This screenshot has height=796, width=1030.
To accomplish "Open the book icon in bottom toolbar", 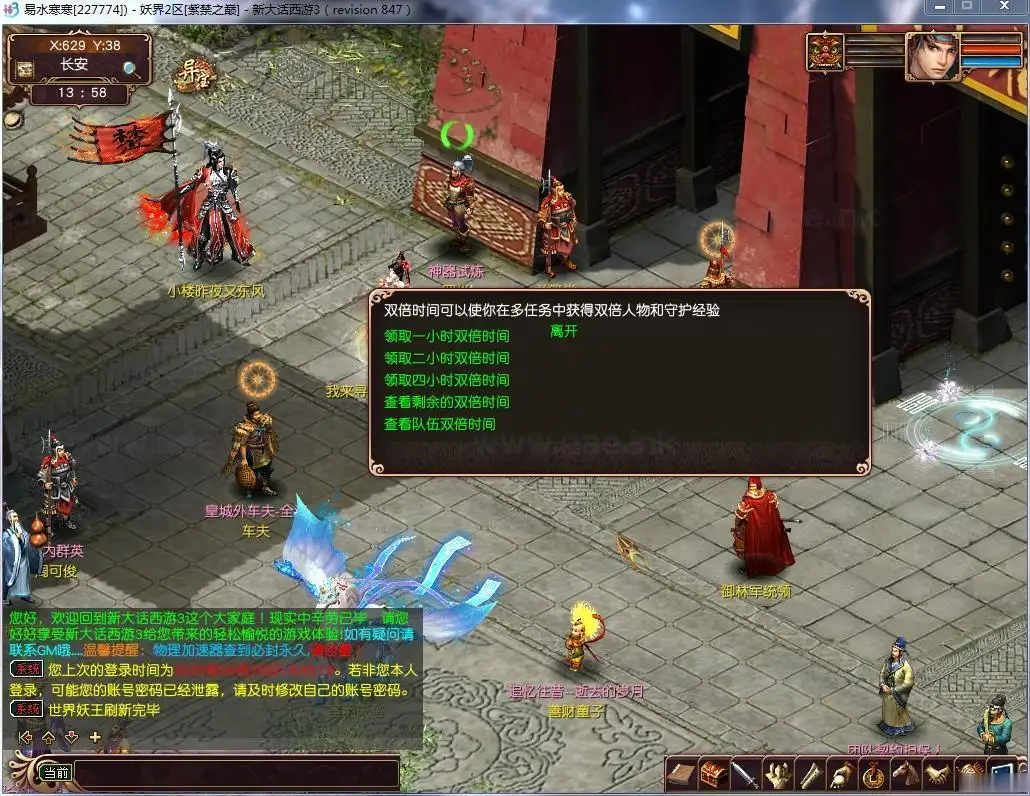I will point(683,774).
